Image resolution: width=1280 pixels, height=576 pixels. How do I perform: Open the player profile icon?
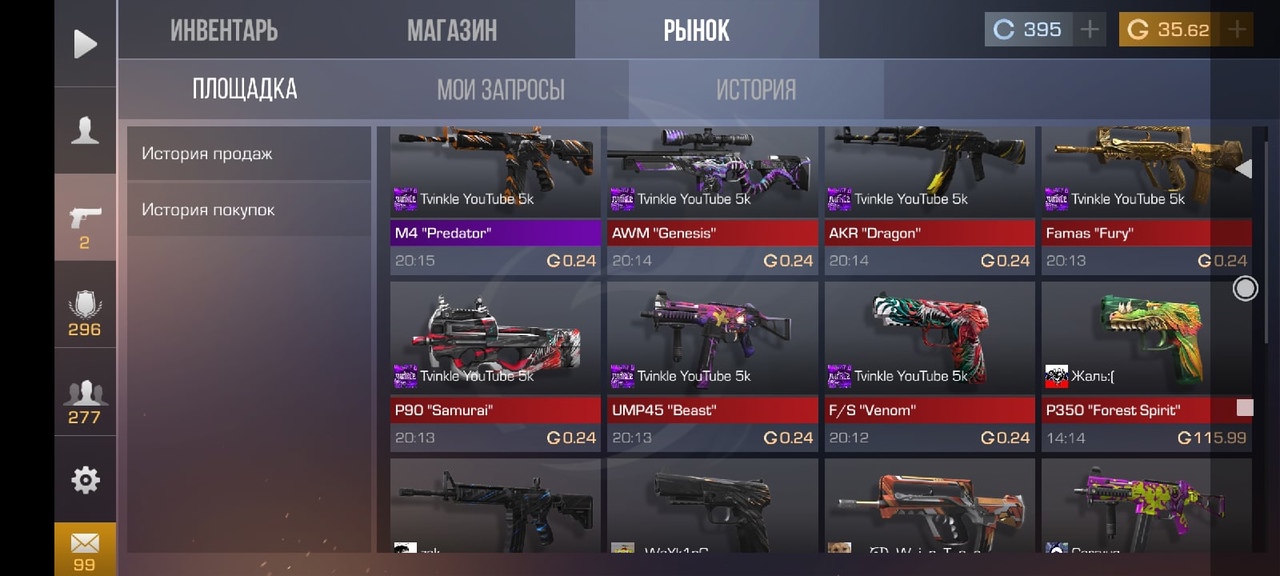[x=85, y=131]
